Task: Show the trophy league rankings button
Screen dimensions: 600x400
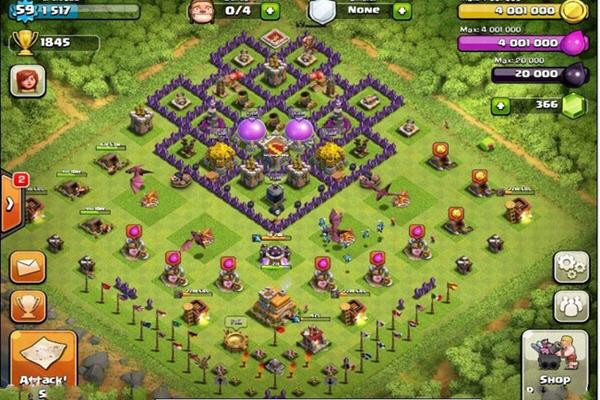Action: click(x=27, y=307)
